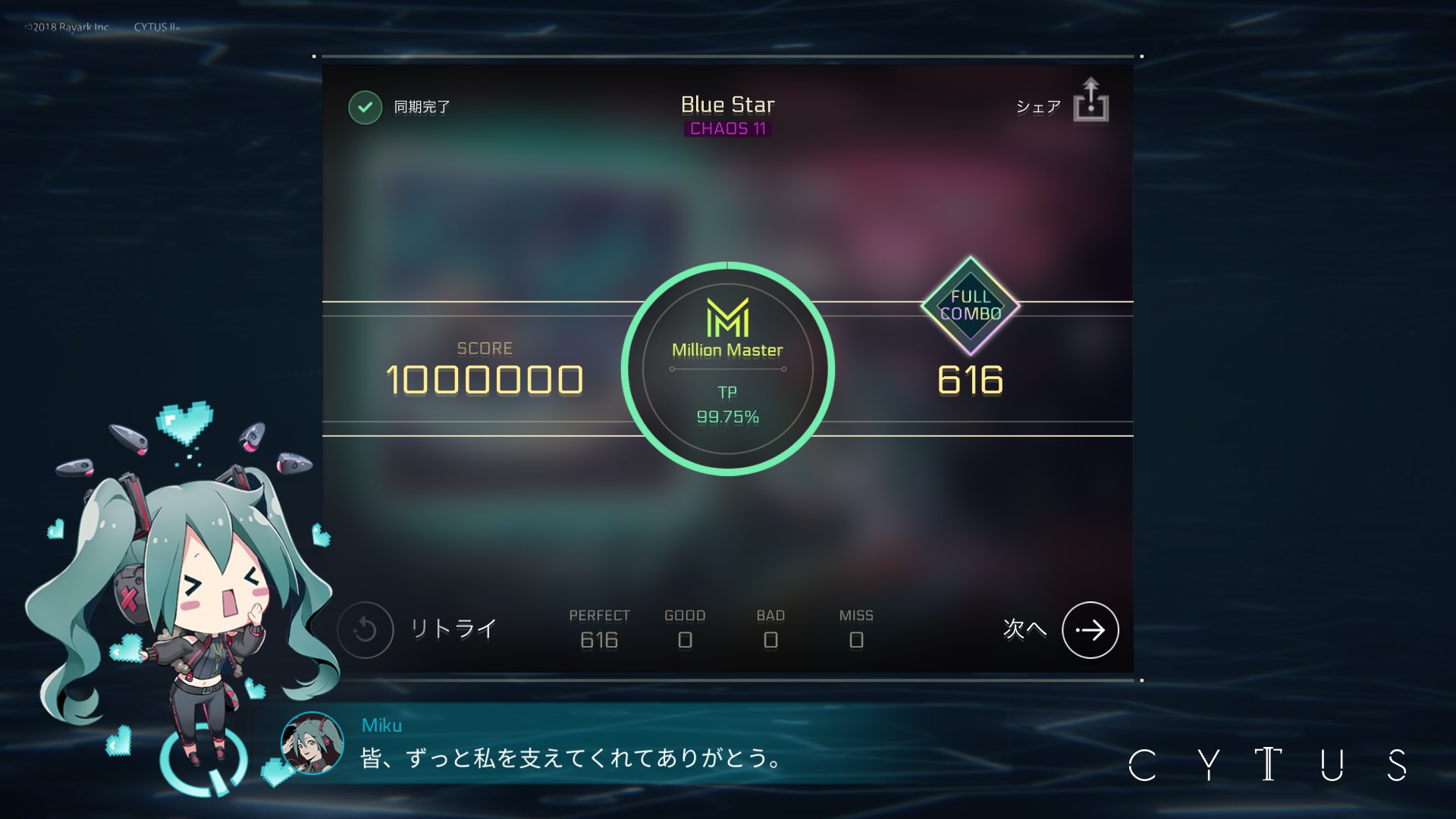
Task: Open the PERFECT judgement tab
Action: click(599, 628)
